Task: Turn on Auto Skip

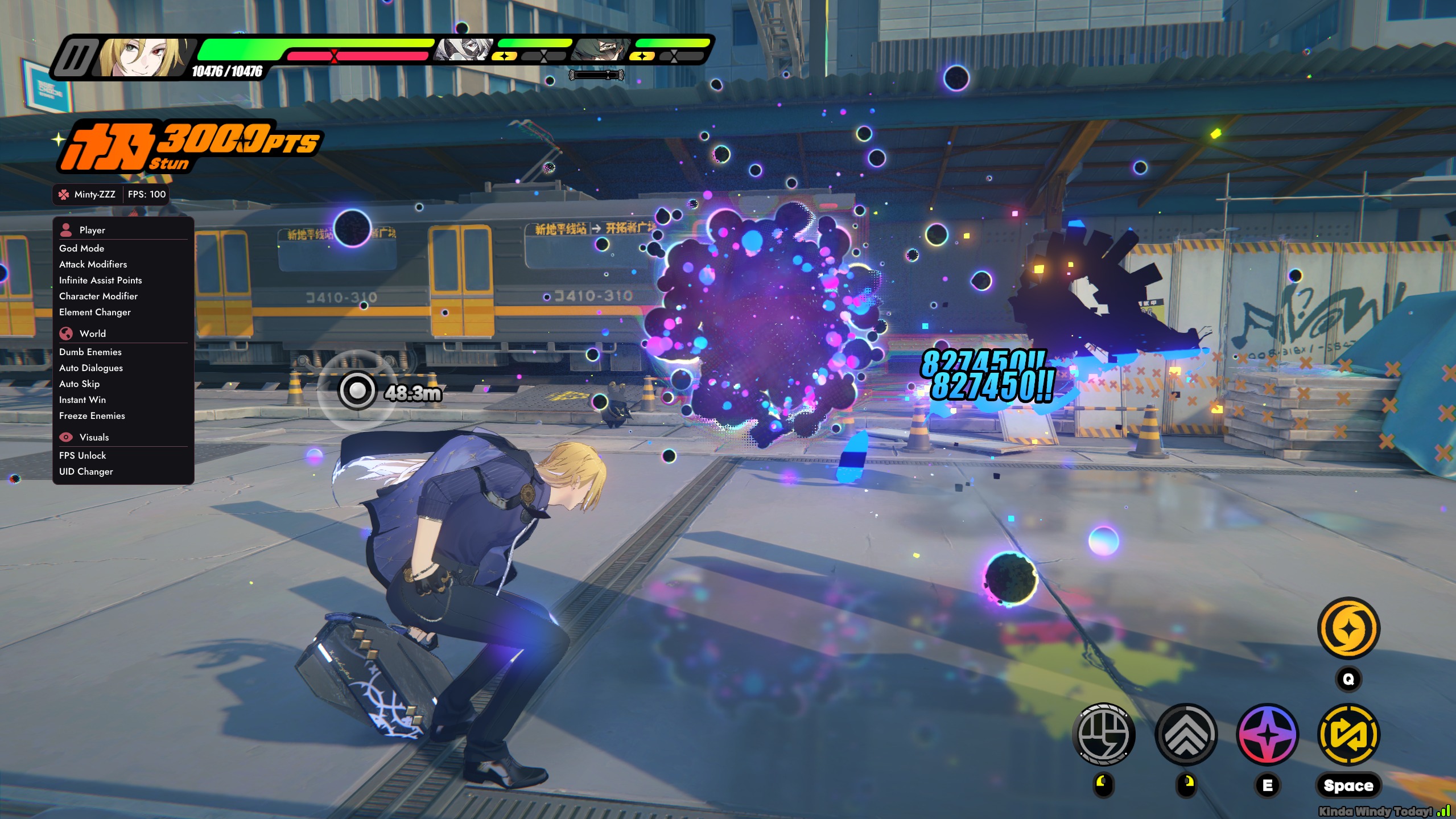Action: pos(80,384)
